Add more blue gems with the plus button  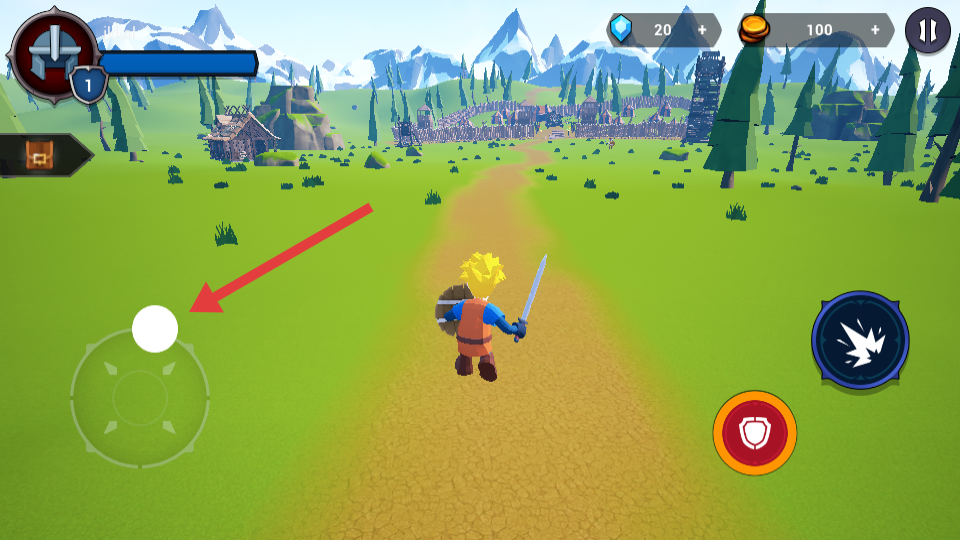click(702, 30)
